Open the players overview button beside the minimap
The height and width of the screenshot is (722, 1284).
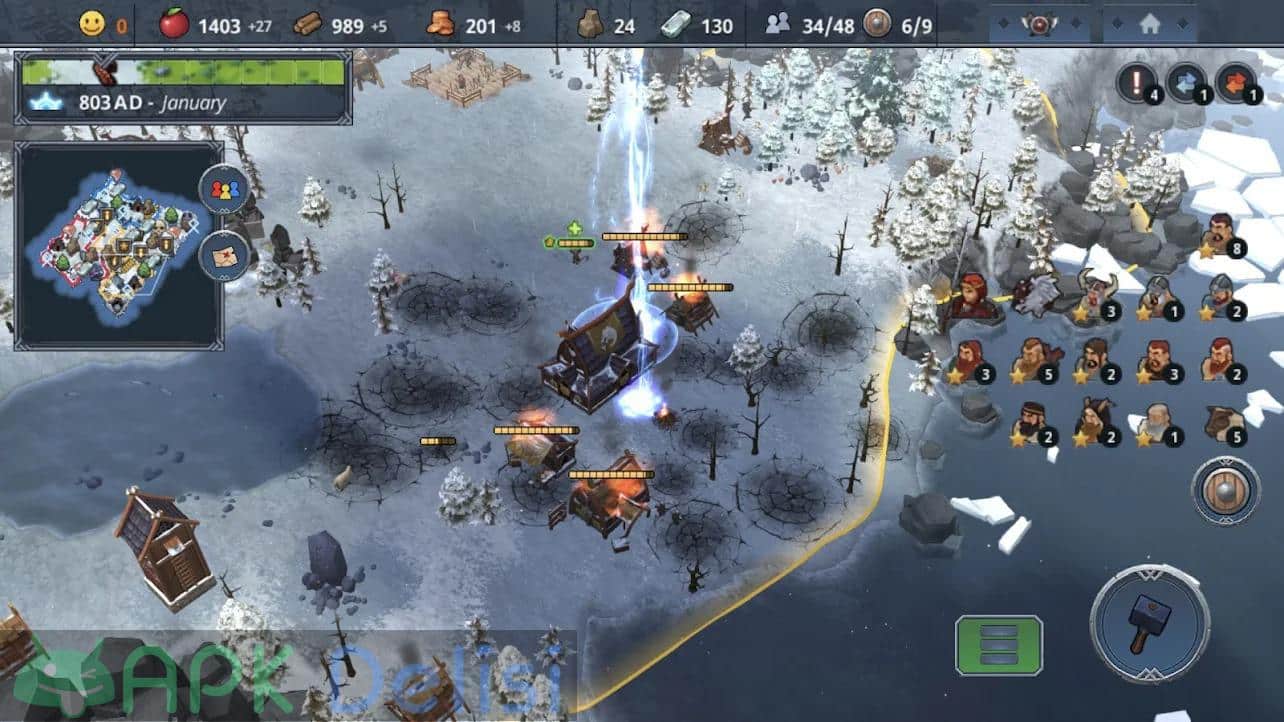tap(225, 189)
